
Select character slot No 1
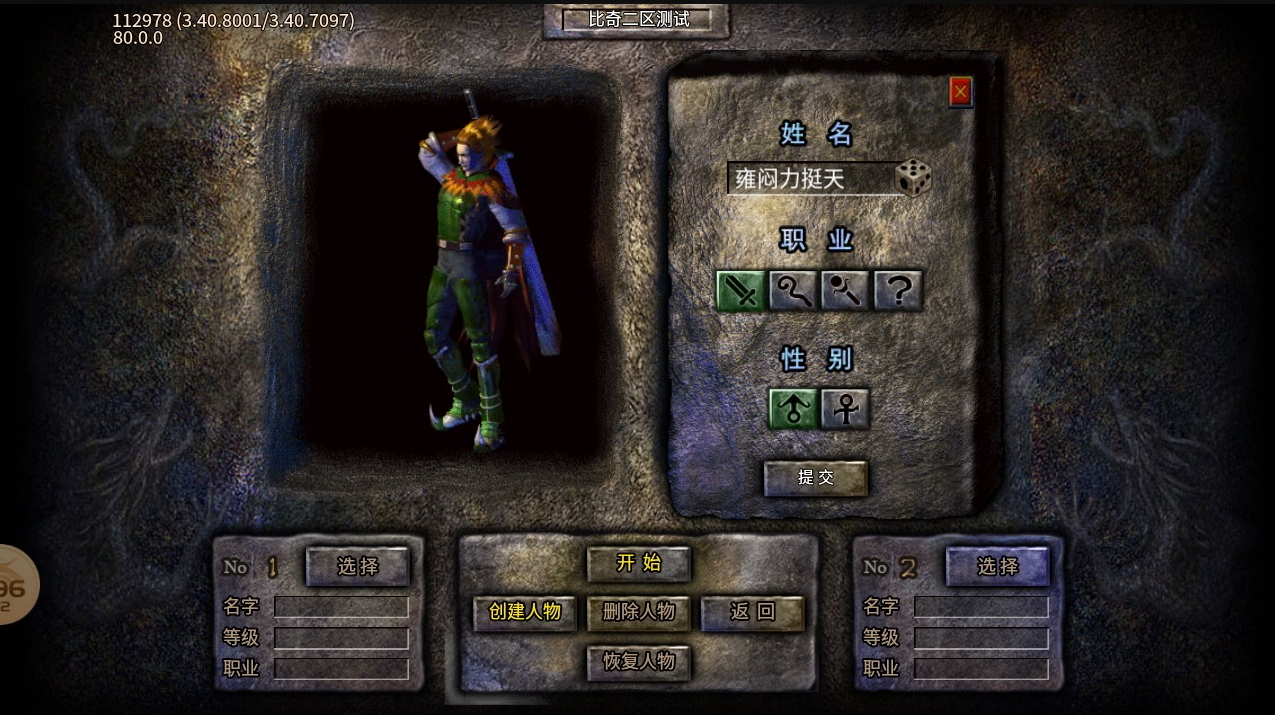pyautogui.click(x=357, y=566)
